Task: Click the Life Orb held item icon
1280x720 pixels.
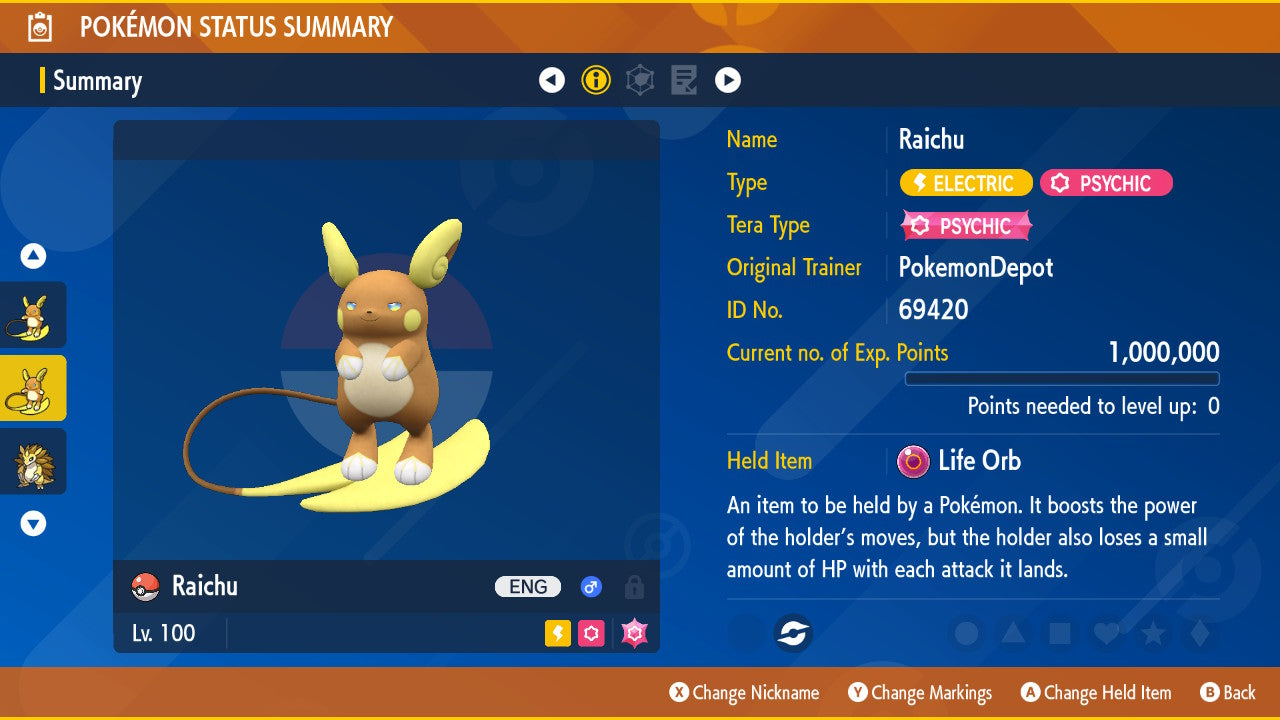Action: (912, 461)
